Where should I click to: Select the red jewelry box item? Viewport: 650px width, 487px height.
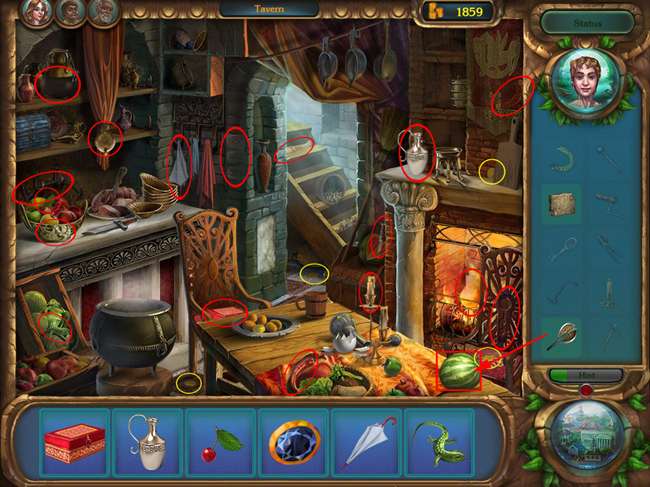[x=74, y=441]
